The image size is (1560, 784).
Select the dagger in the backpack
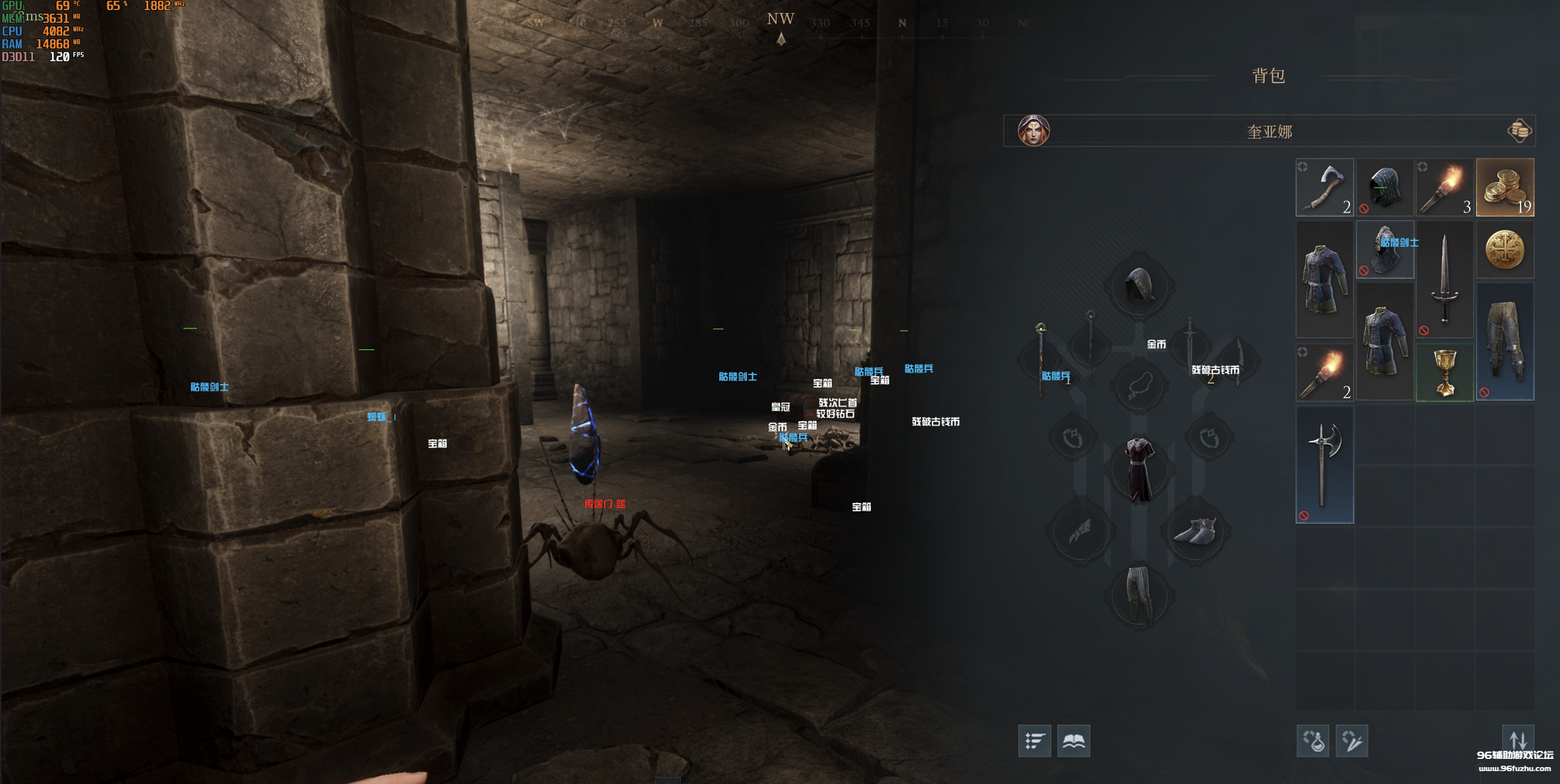point(1444,279)
